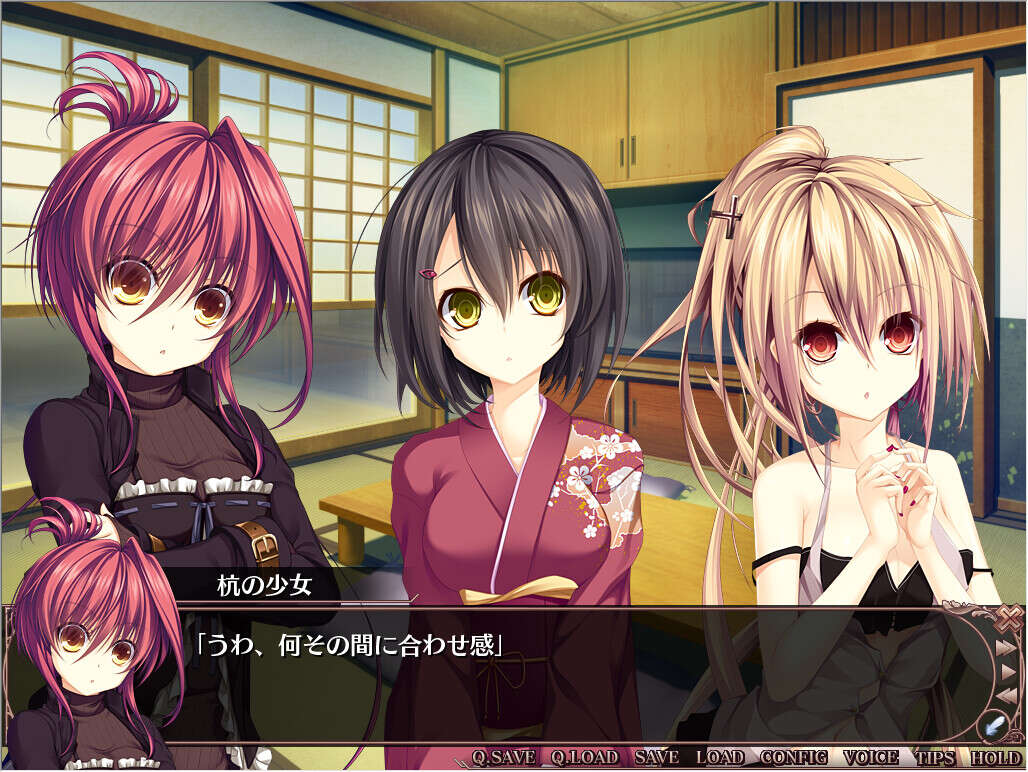This screenshot has height=772, width=1028.
Task: Show the TIPS glossary
Action: (x=935, y=757)
